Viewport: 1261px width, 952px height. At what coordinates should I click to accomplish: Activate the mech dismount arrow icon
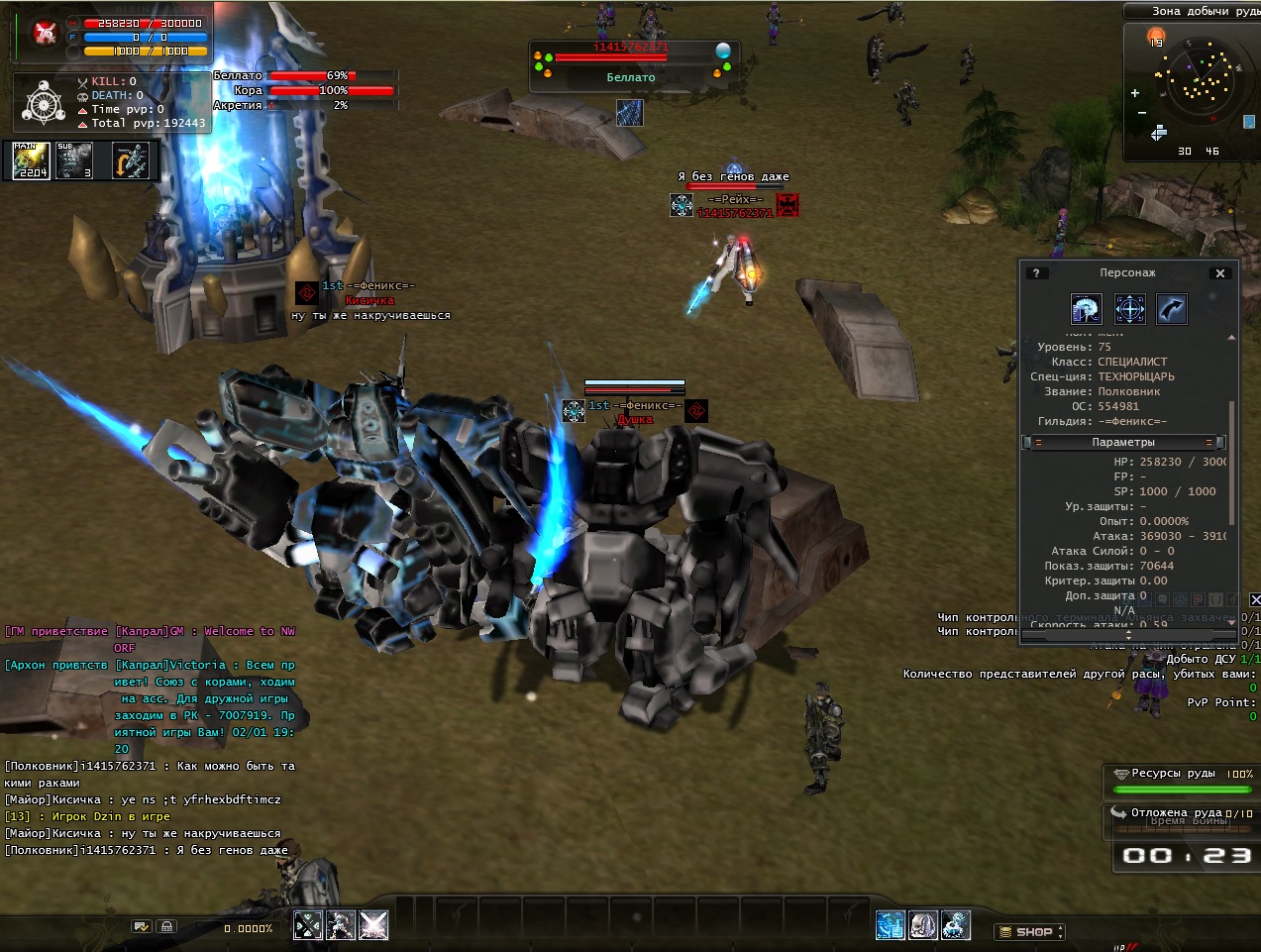pos(130,160)
